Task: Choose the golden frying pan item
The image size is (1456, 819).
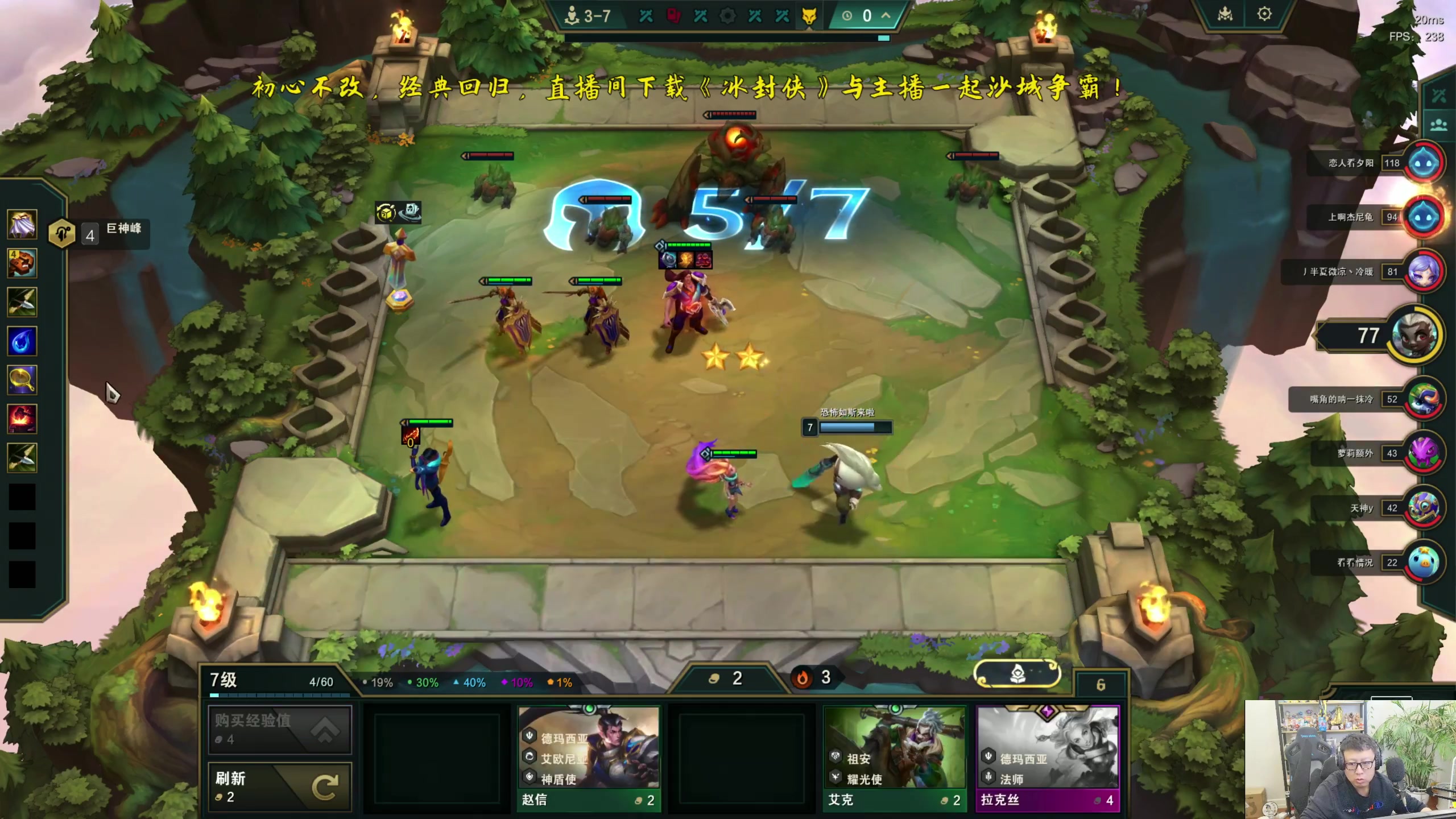Action: [22, 379]
